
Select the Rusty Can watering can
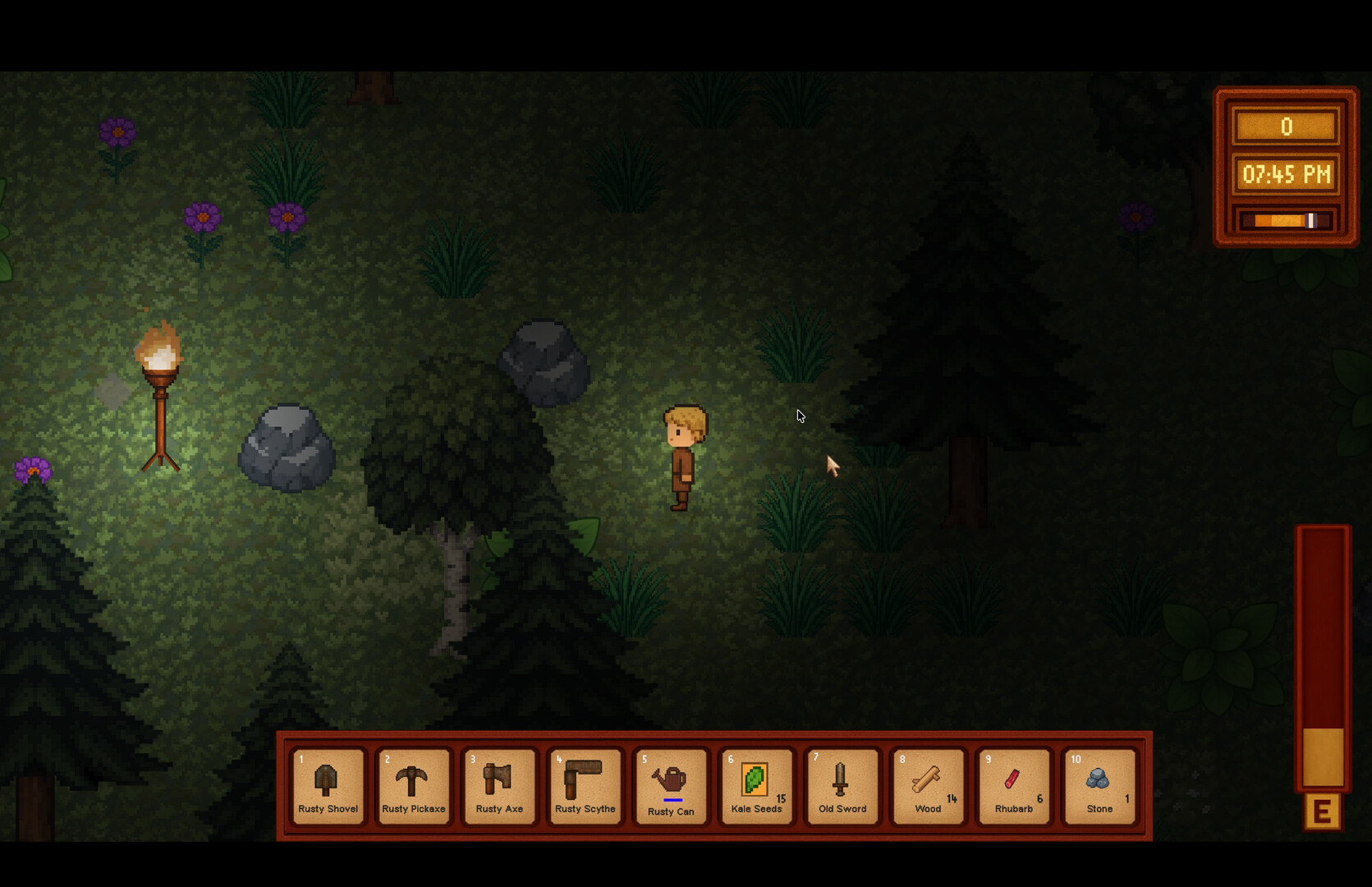point(671,785)
